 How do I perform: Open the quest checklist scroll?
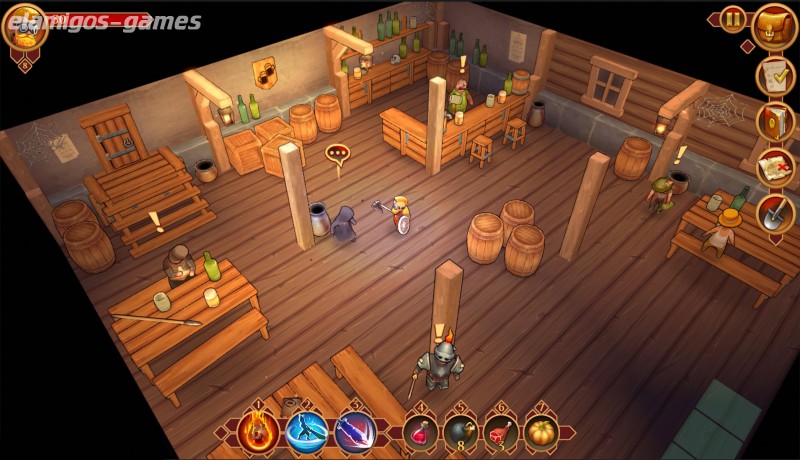tap(773, 75)
